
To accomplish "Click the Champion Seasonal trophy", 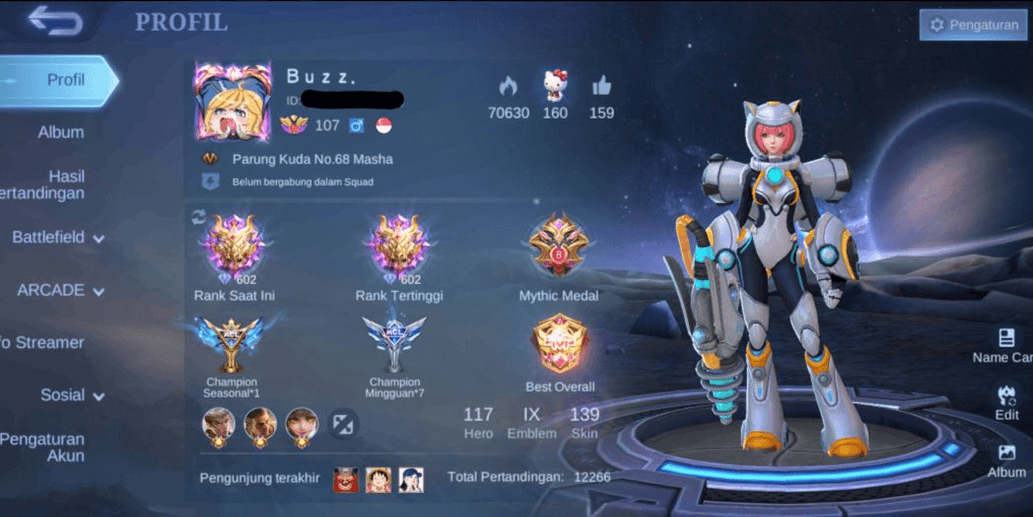I will [x=231, y=345].
